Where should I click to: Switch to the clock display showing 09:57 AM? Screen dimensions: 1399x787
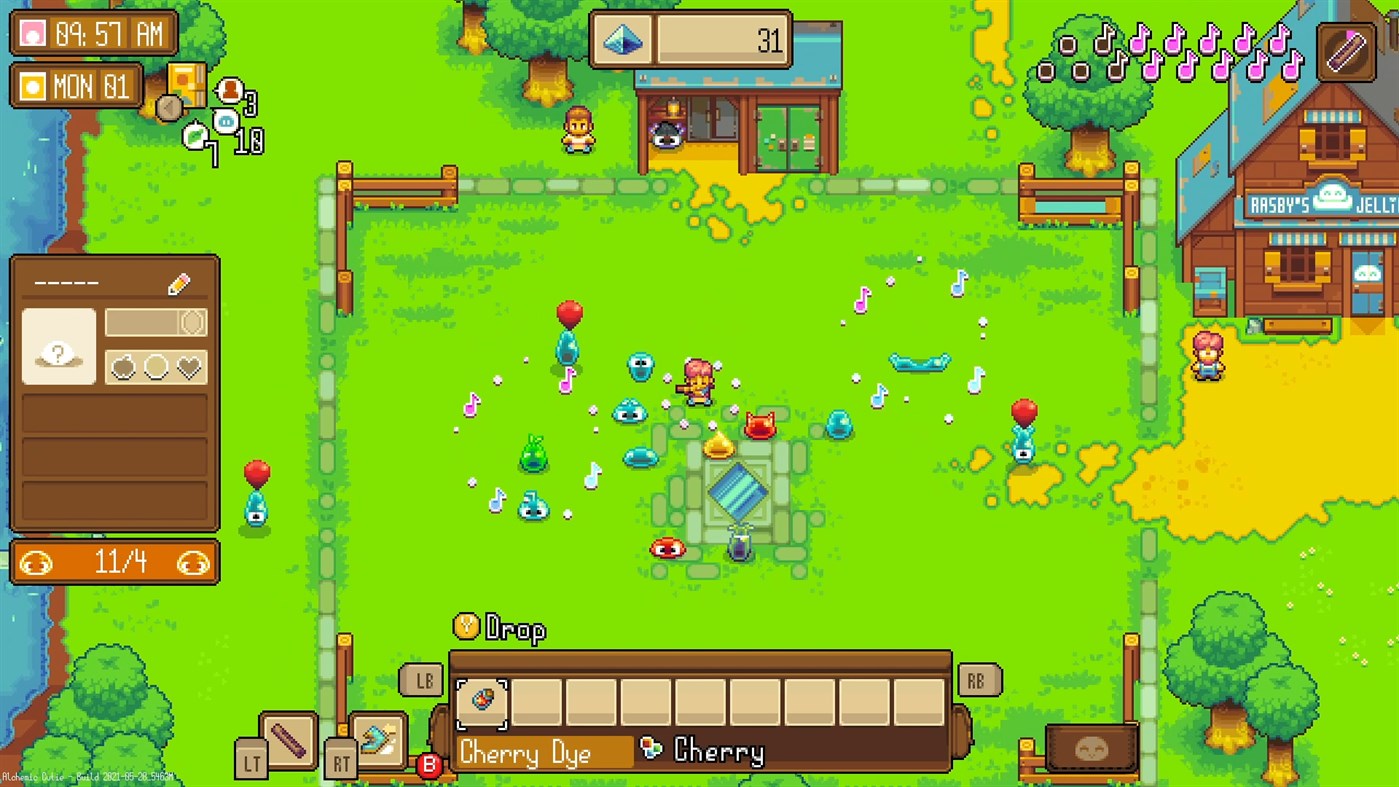pos(95,34)
